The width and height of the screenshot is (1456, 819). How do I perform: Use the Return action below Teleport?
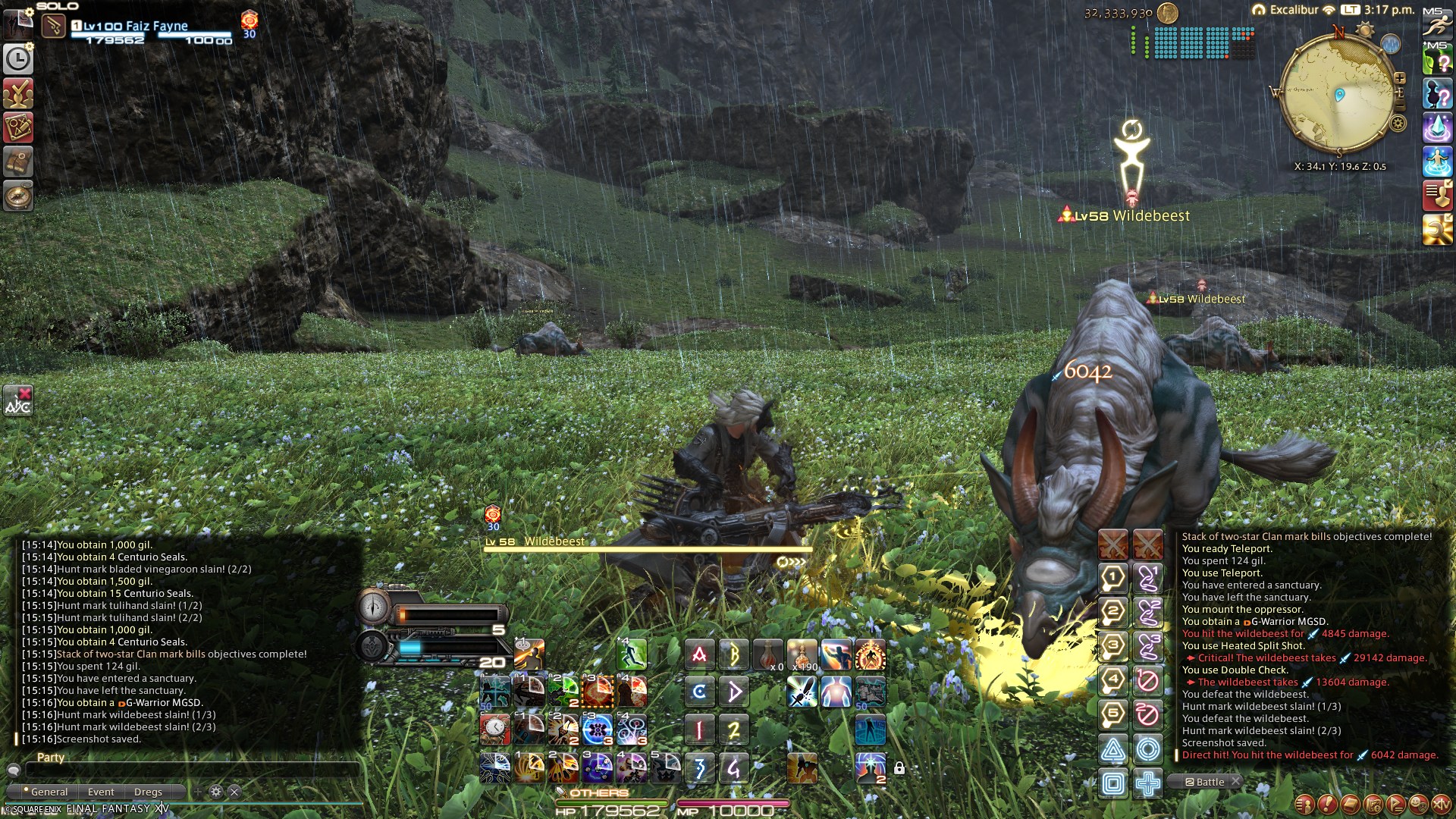[1436, 162]
